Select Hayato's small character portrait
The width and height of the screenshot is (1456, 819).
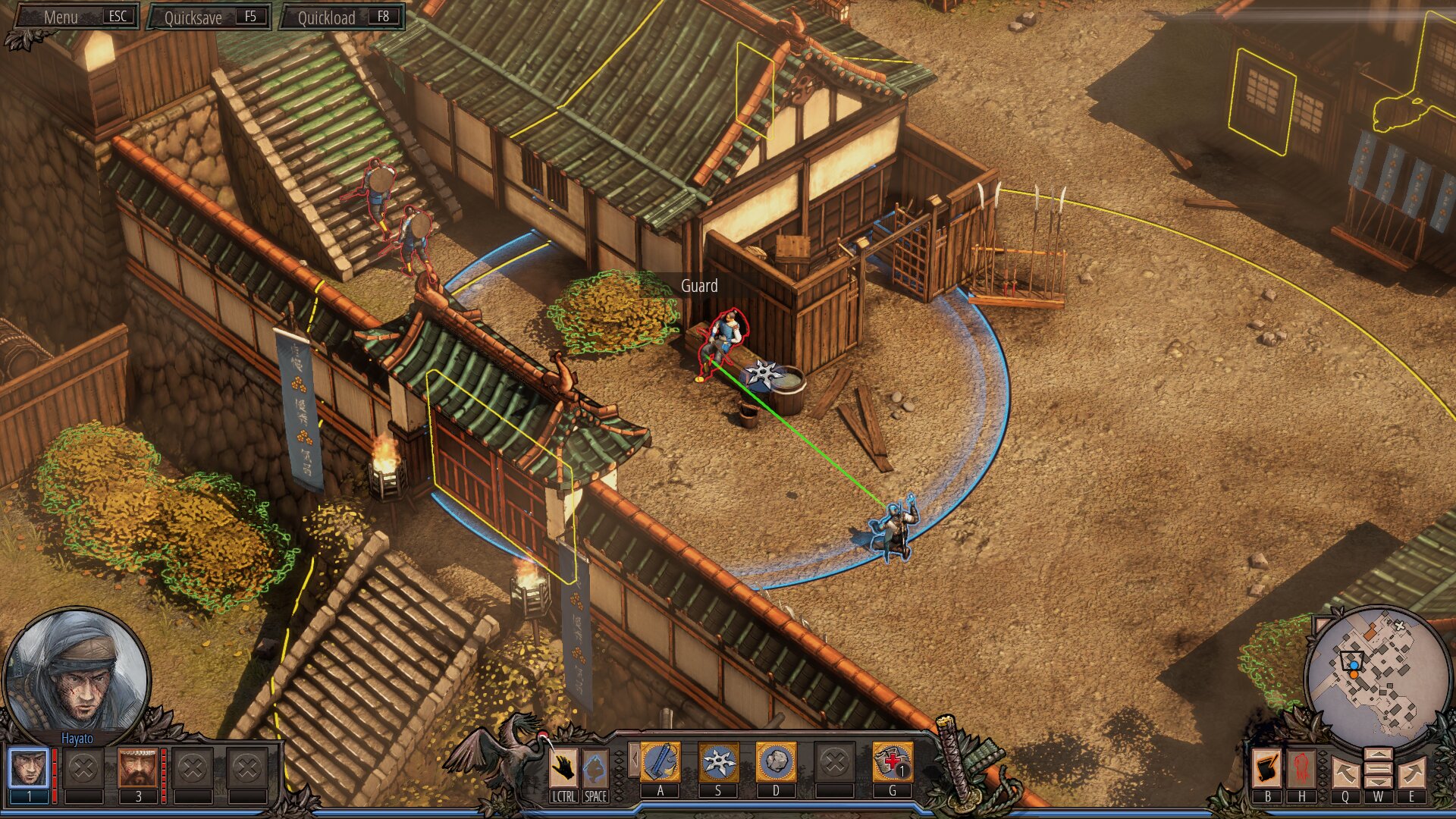click(29, 767)
